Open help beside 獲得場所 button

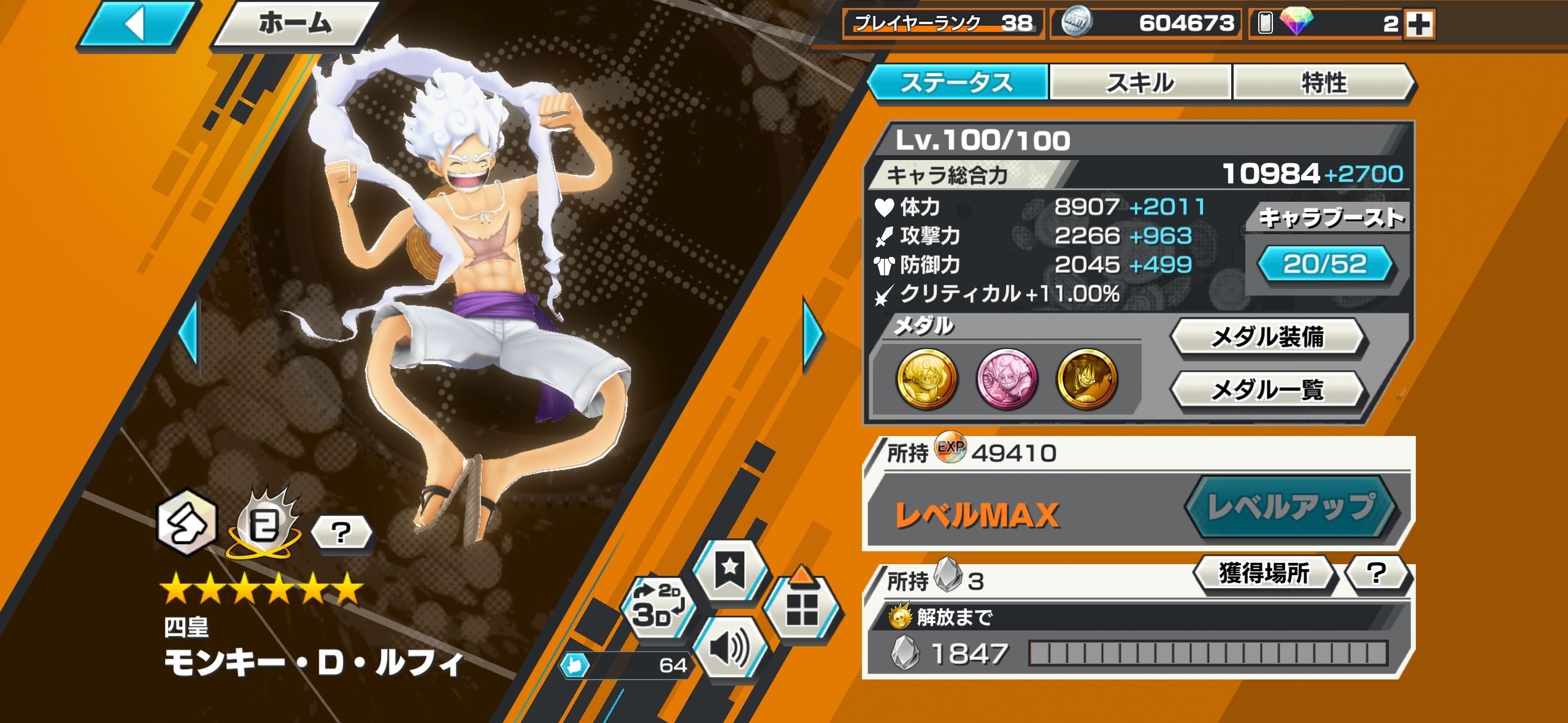pyautogui.click(x=1378, y=573)
